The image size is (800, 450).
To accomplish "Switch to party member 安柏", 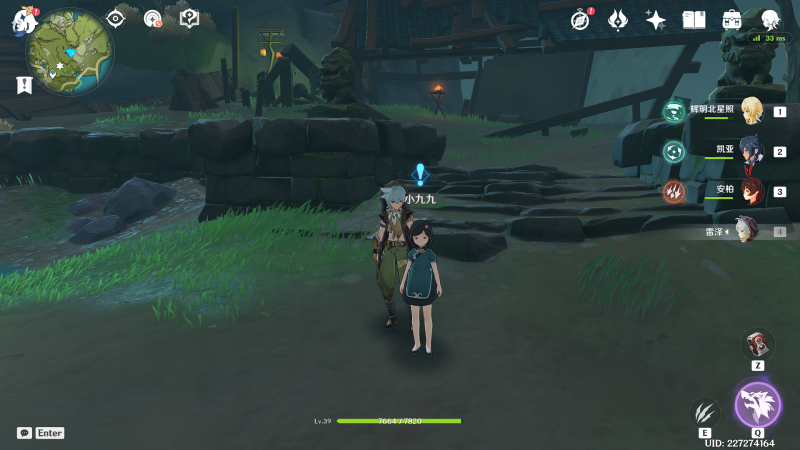I will (750, 191).
